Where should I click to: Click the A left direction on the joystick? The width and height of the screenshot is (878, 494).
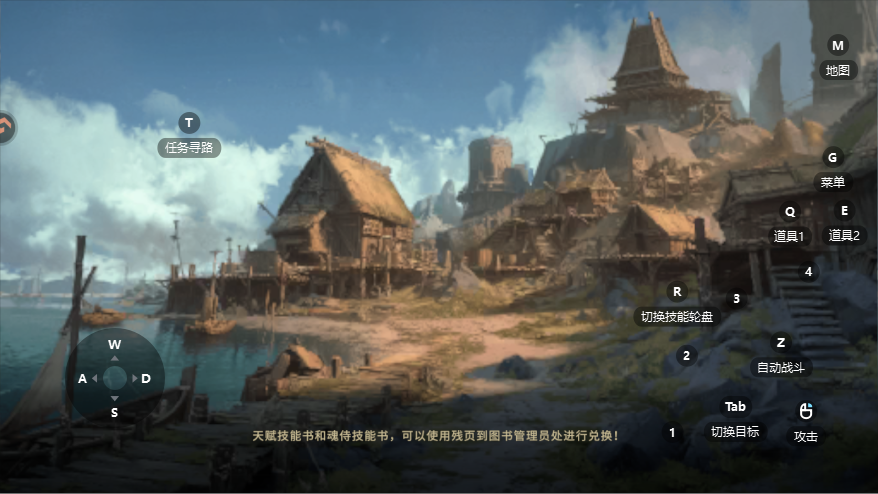pyautogui.click(x=82, y=378)
